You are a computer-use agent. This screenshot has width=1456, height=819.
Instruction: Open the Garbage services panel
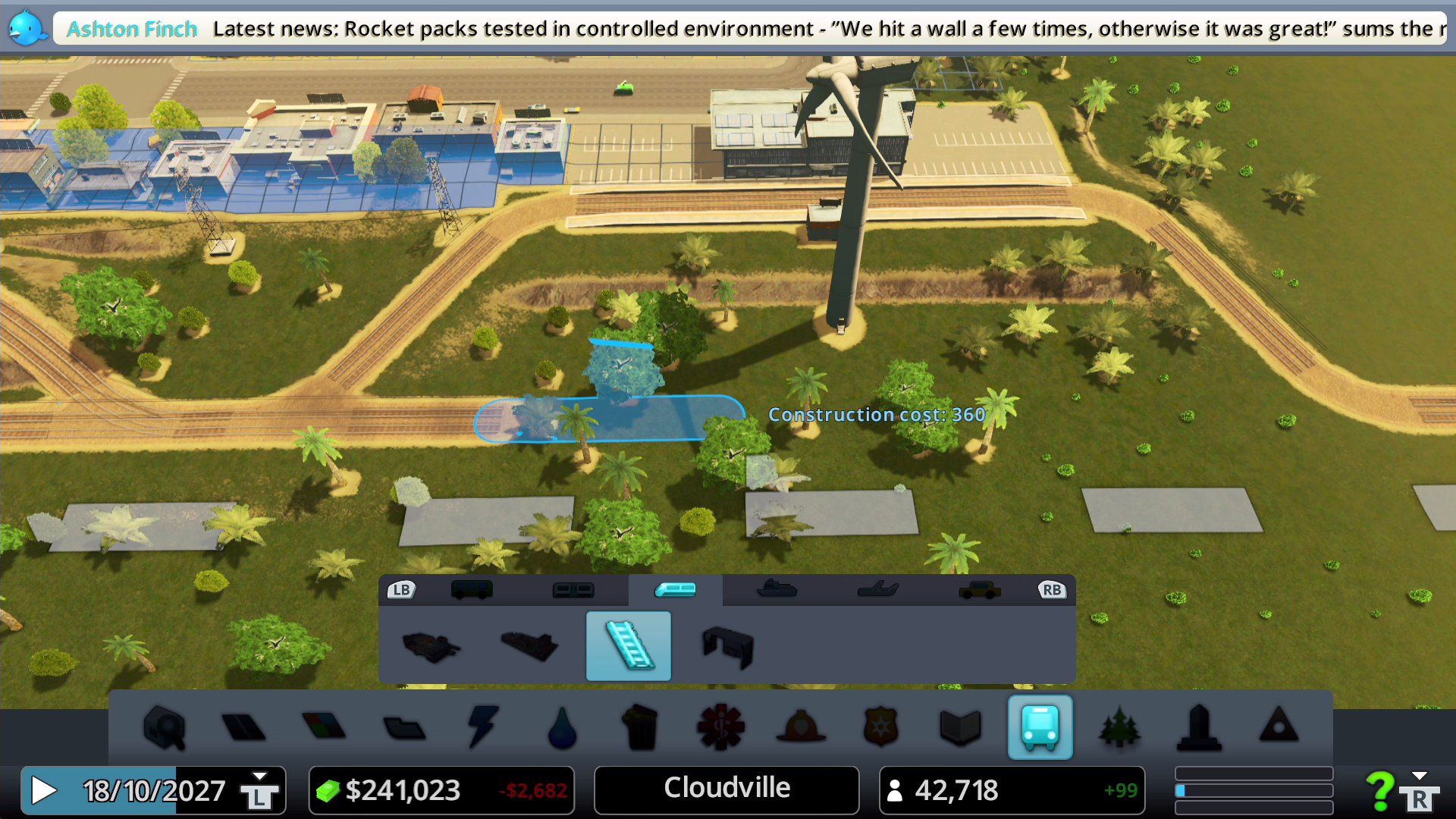641,728
